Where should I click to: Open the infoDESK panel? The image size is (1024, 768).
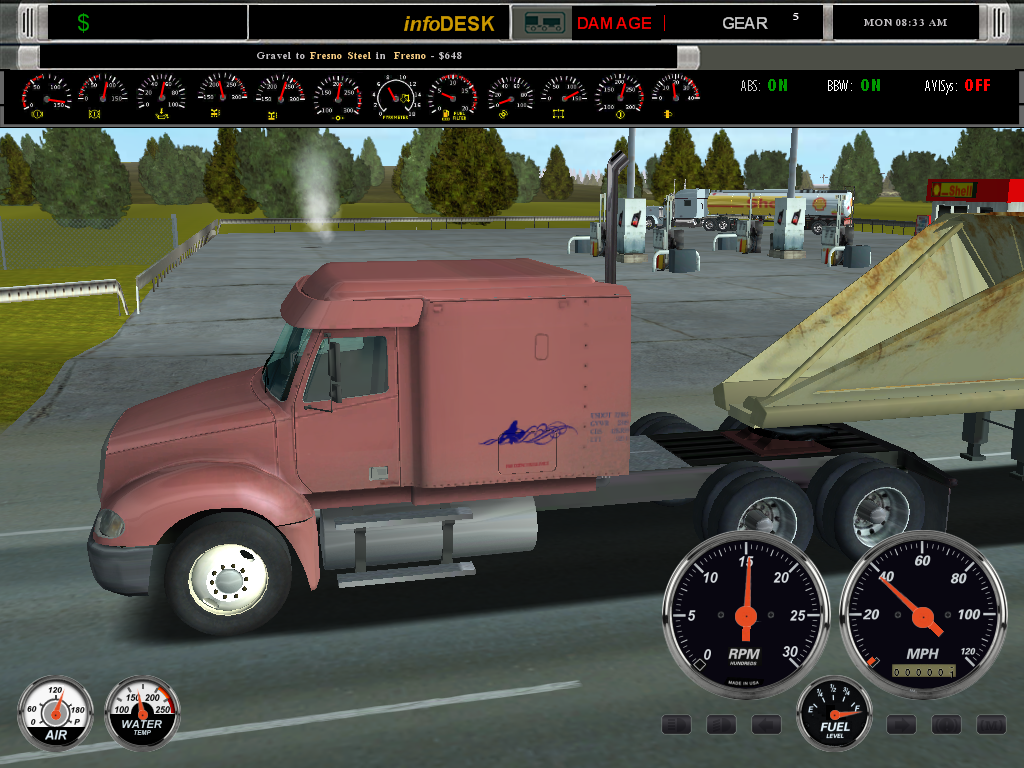[x=449, y=23]
